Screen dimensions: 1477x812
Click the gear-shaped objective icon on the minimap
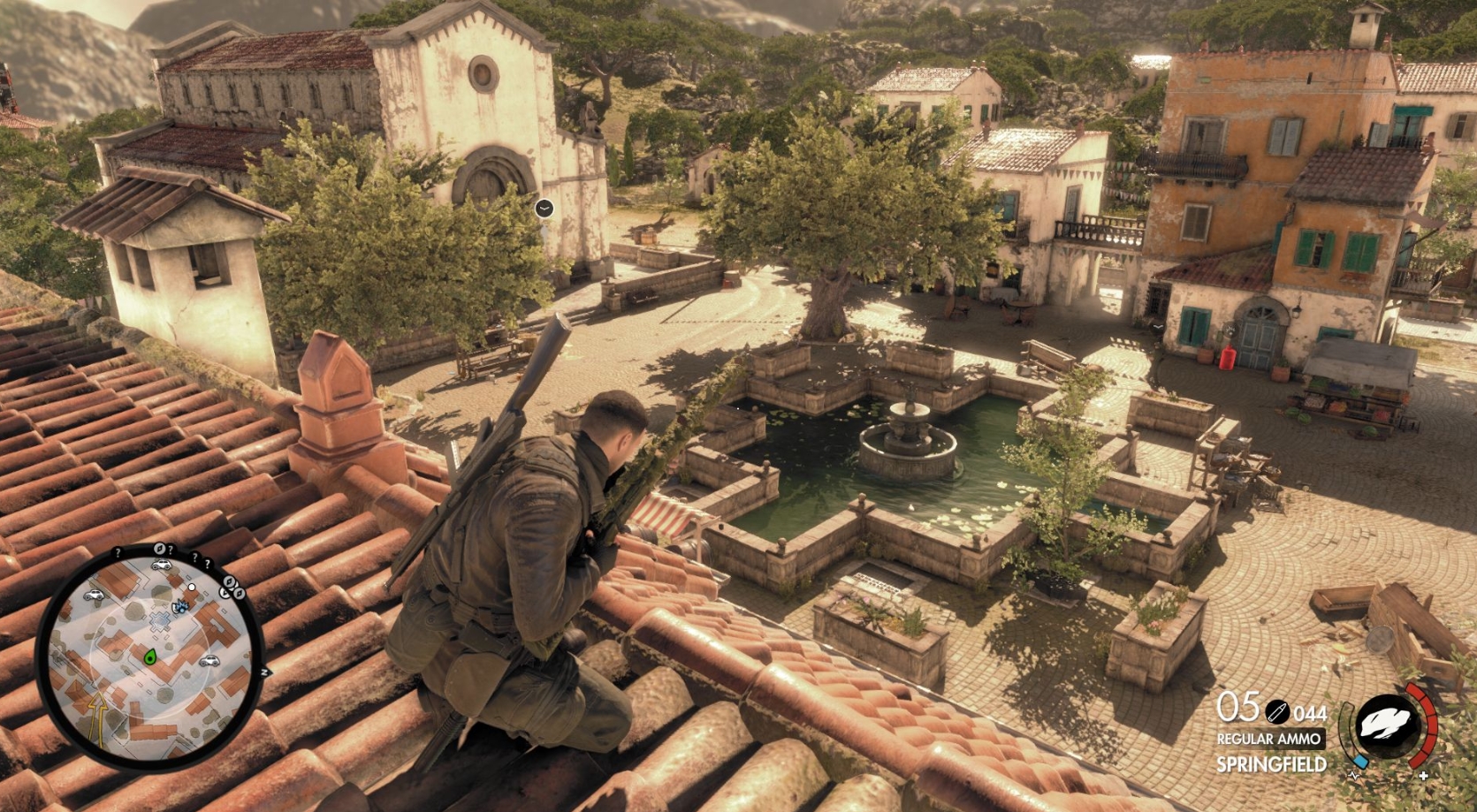[x=159, y=620]
